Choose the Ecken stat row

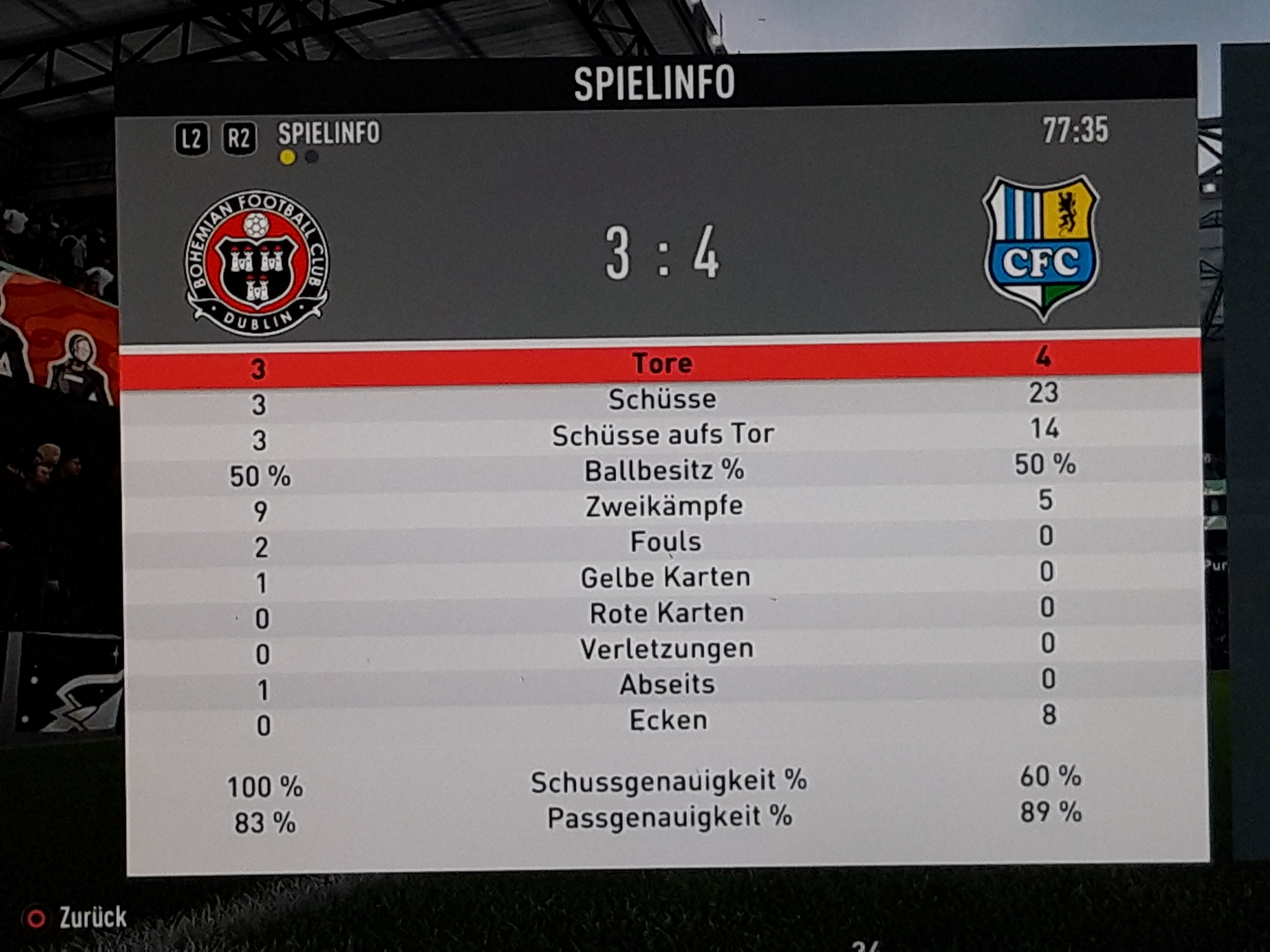(668, 720)
